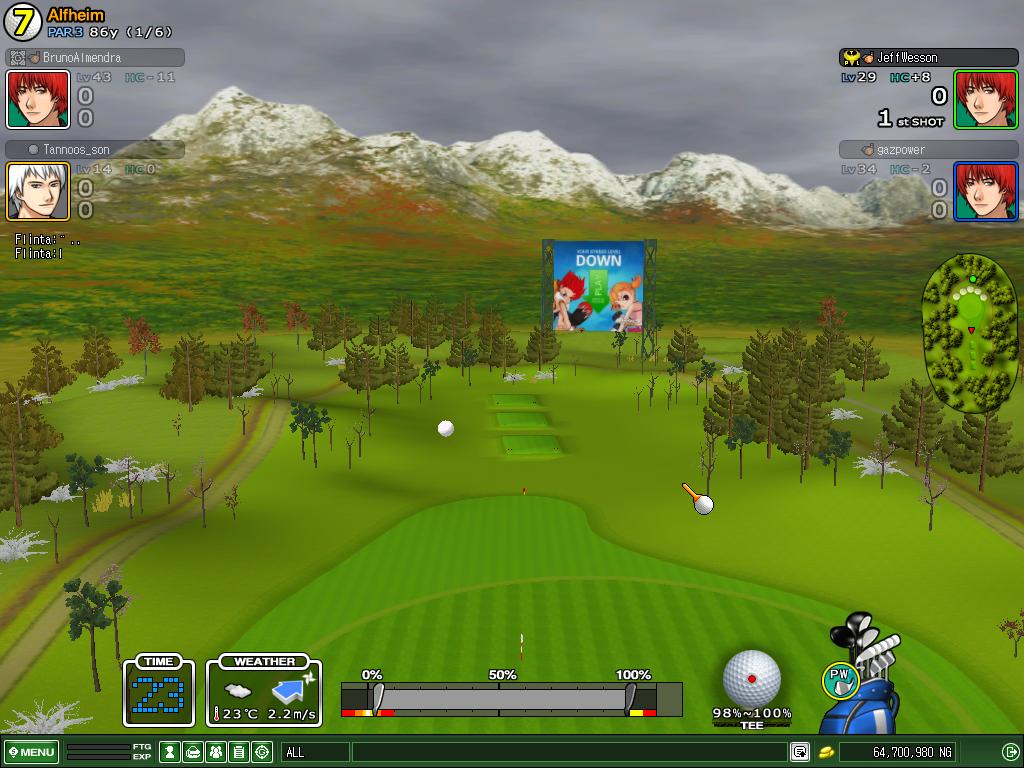Open the green MENU button
The width and height of the screenshot is (1024, 768).
tap(31, 752)
